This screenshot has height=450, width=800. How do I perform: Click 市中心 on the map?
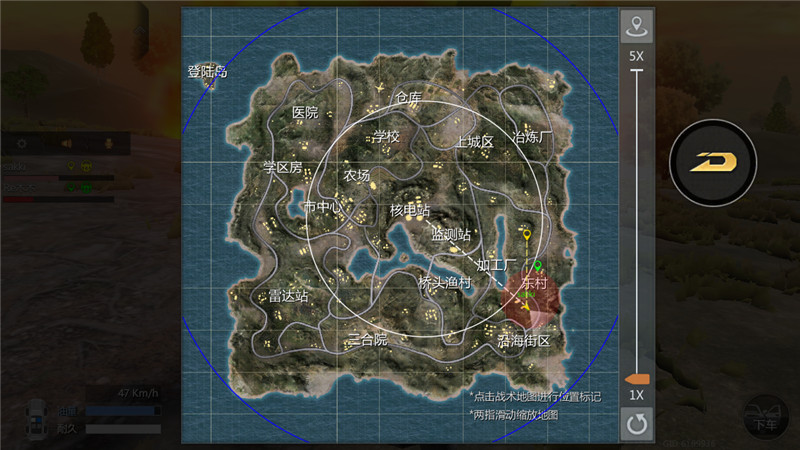pyautogui.click(x=322, y=207)
